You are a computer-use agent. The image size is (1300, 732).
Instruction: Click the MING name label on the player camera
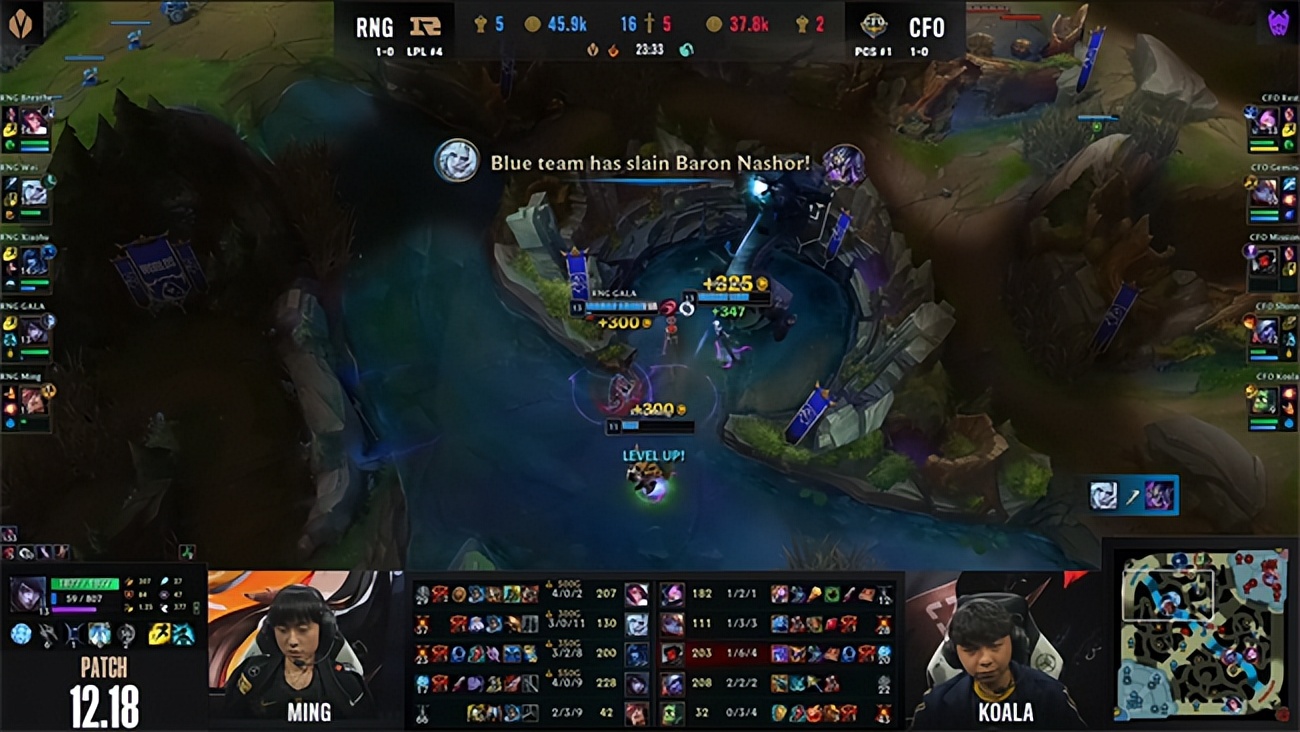[308, 712]
